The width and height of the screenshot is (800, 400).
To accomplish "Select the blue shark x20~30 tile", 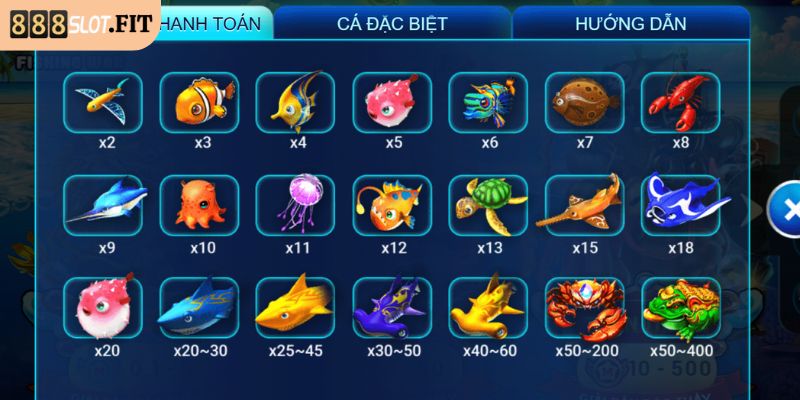I will point(199,306).
